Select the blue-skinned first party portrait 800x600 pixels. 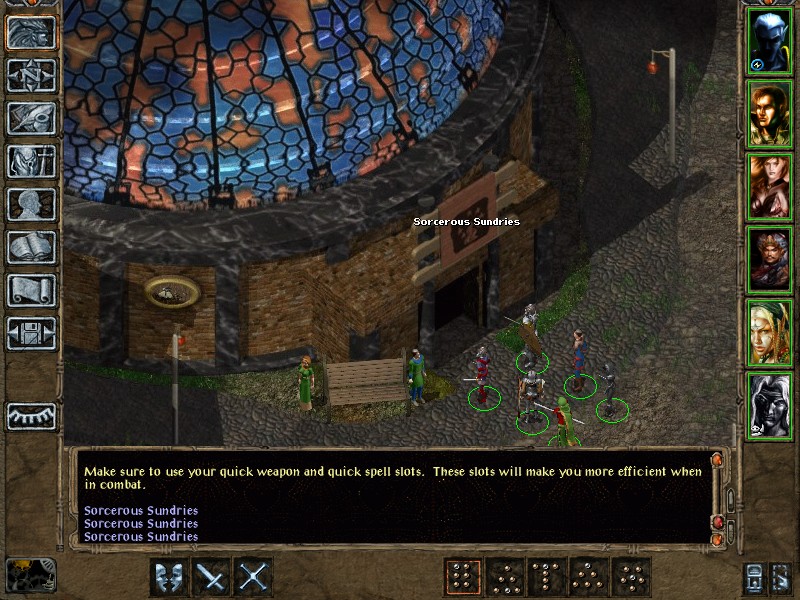click(x=769, y=41)
